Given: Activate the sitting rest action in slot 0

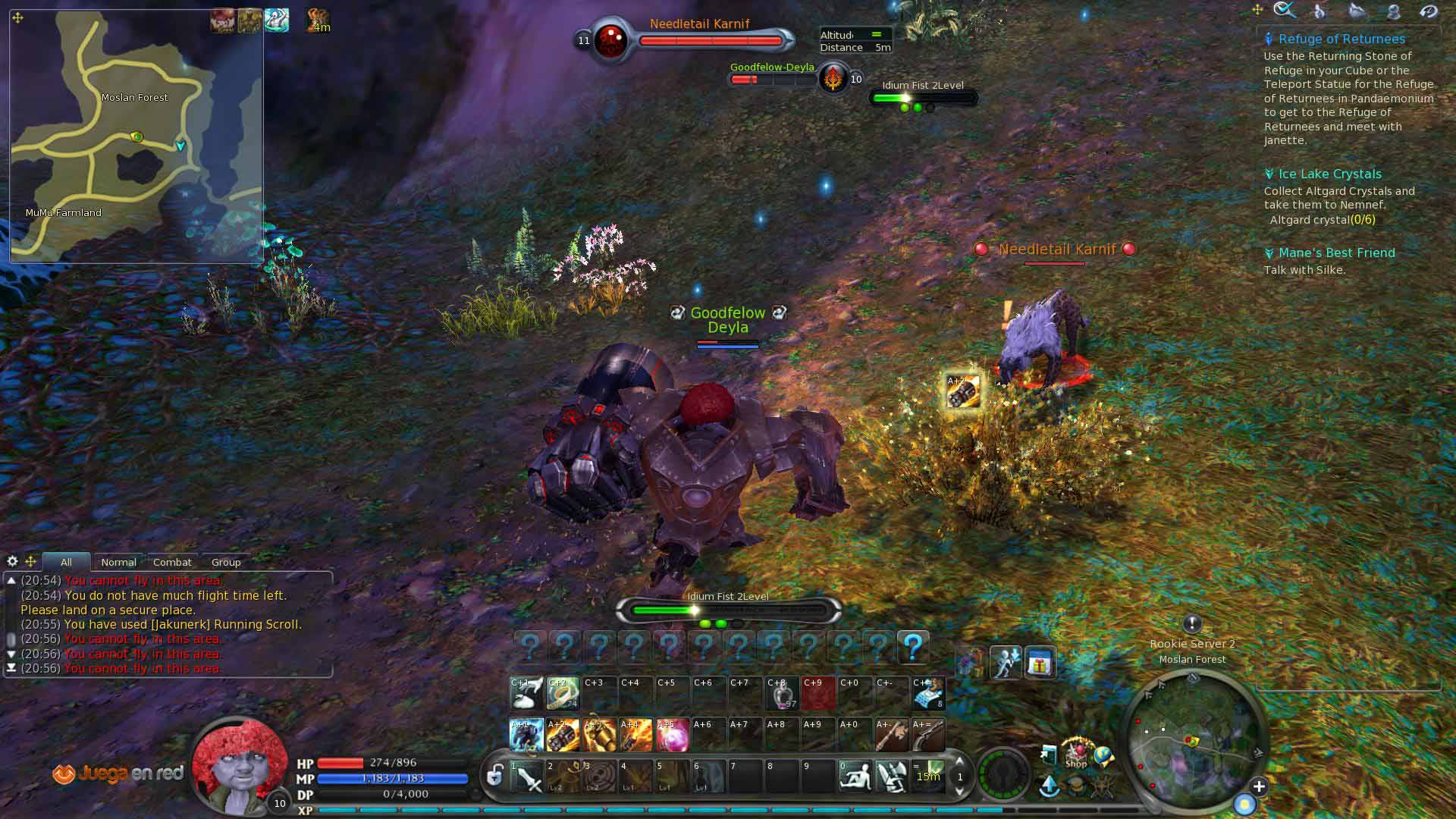Looking at the screenshot, I should click(855, 777).
